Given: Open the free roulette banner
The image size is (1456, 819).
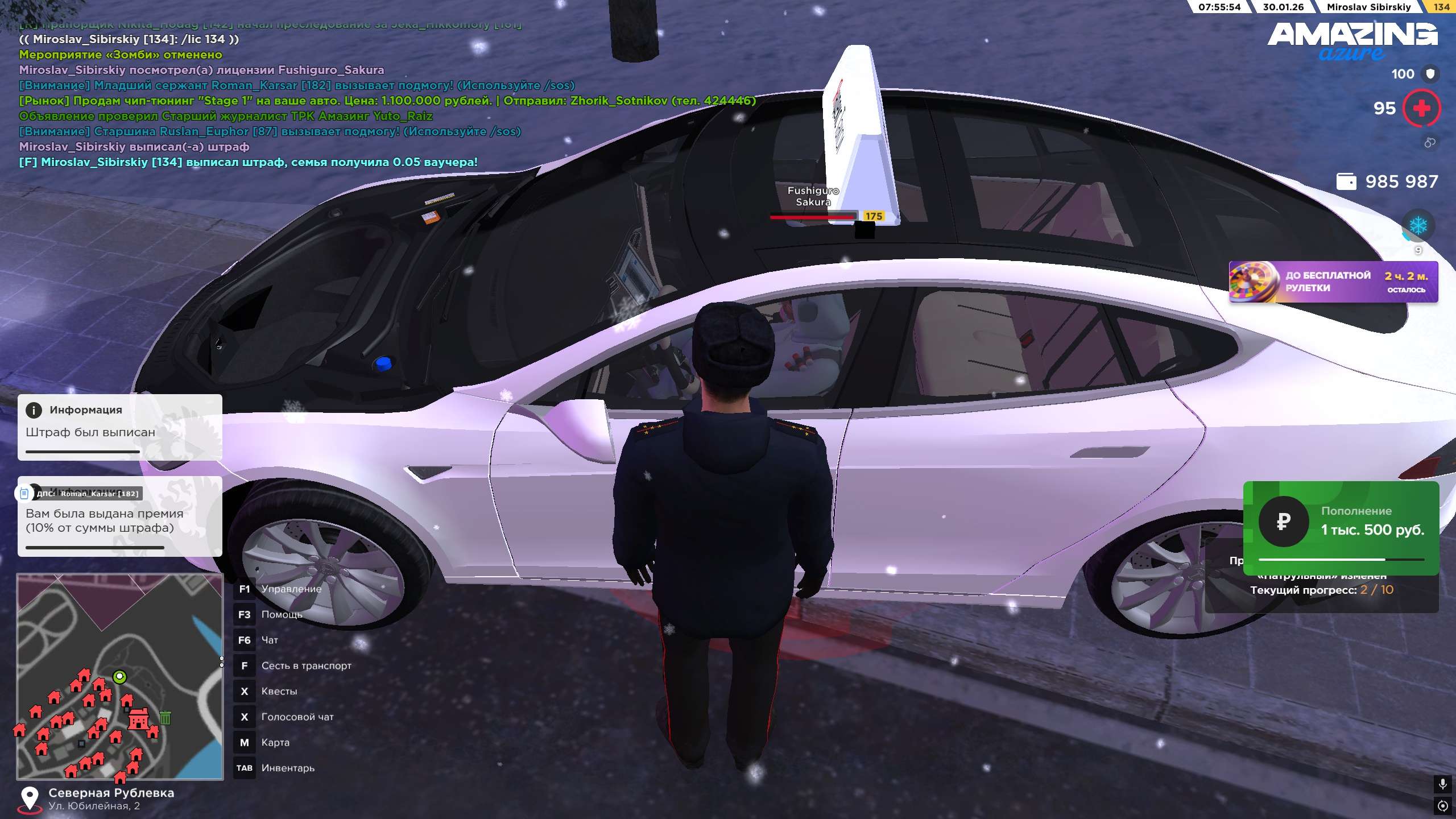Looking at the screenshot, I should click(1333, 282).
